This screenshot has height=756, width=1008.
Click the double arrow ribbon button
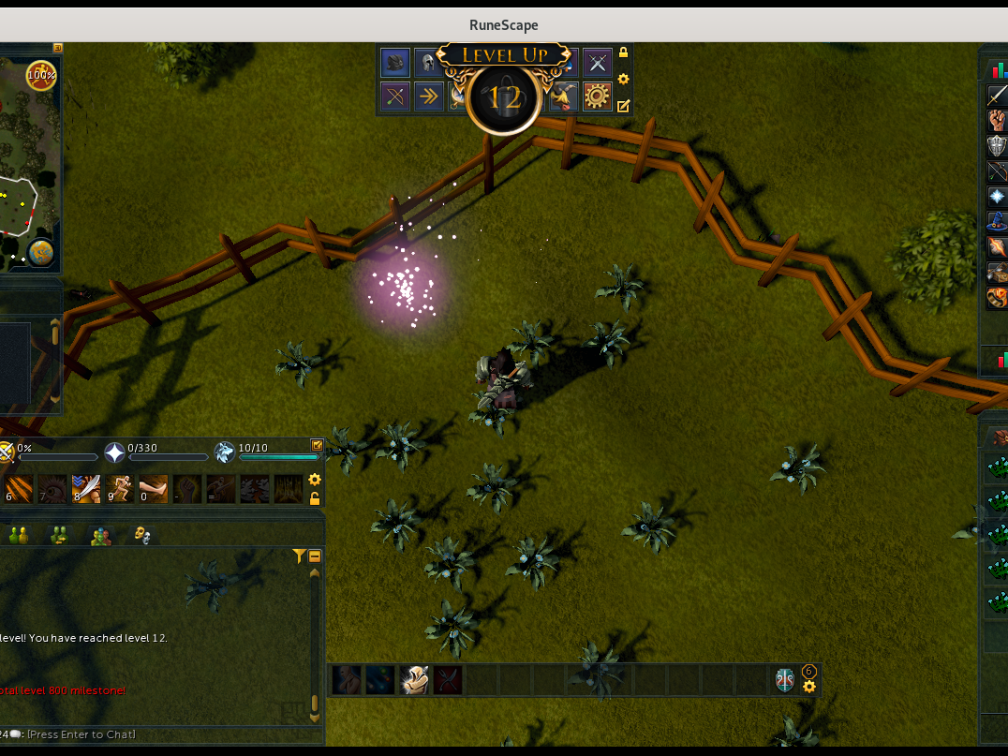coord(428,96)
